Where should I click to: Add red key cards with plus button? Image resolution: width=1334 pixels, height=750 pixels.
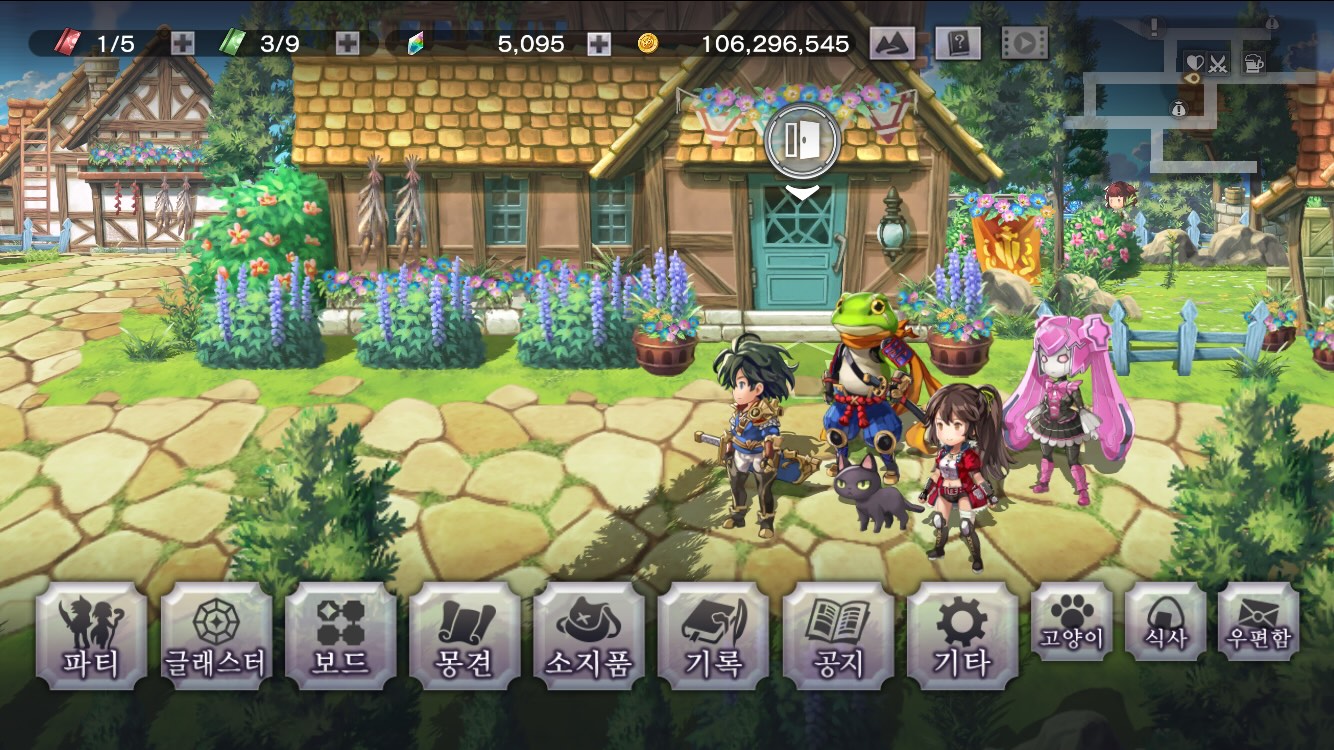click(182, 43)
